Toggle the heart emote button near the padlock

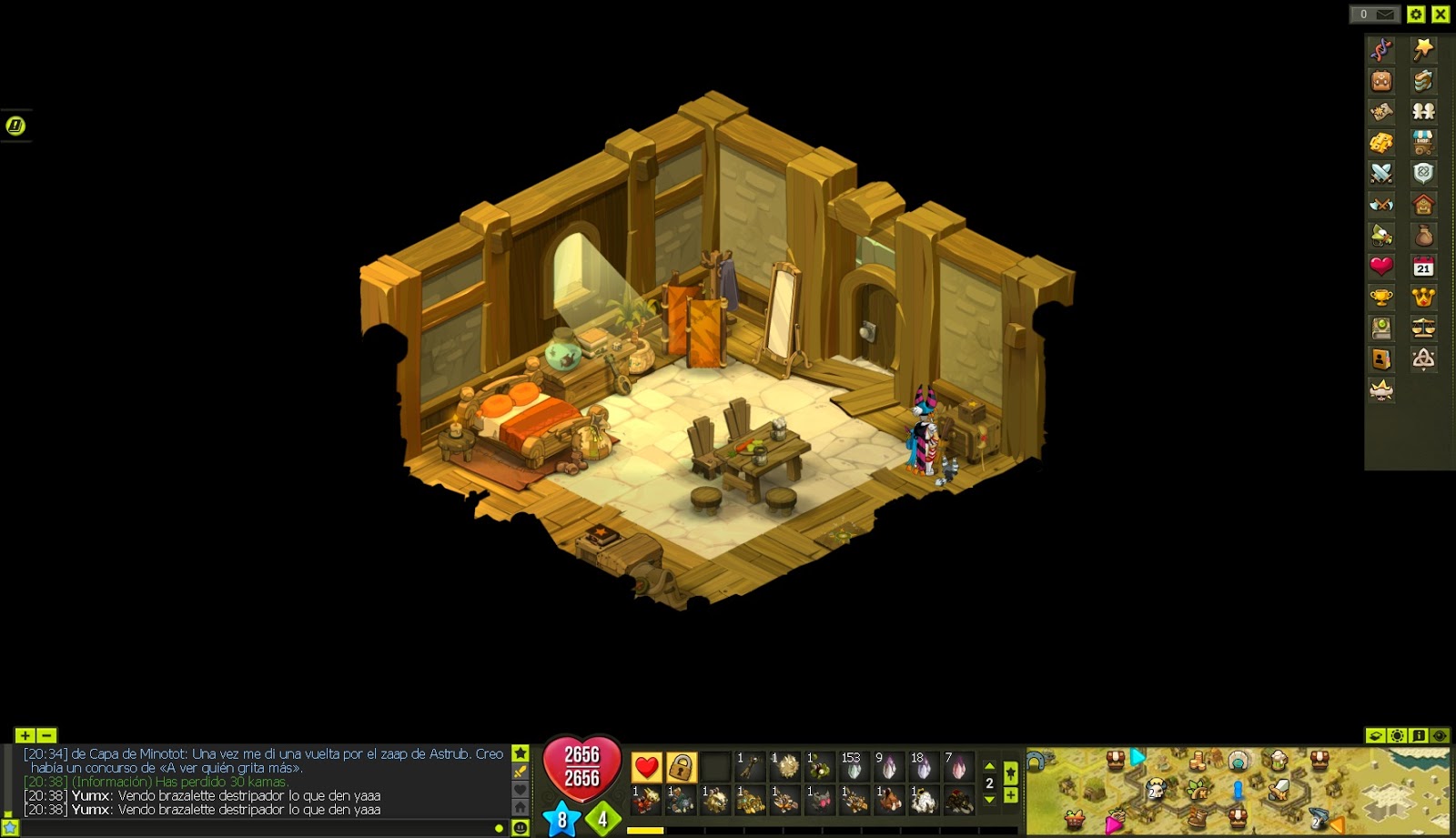pyautogui.click(x=645, y=767)
